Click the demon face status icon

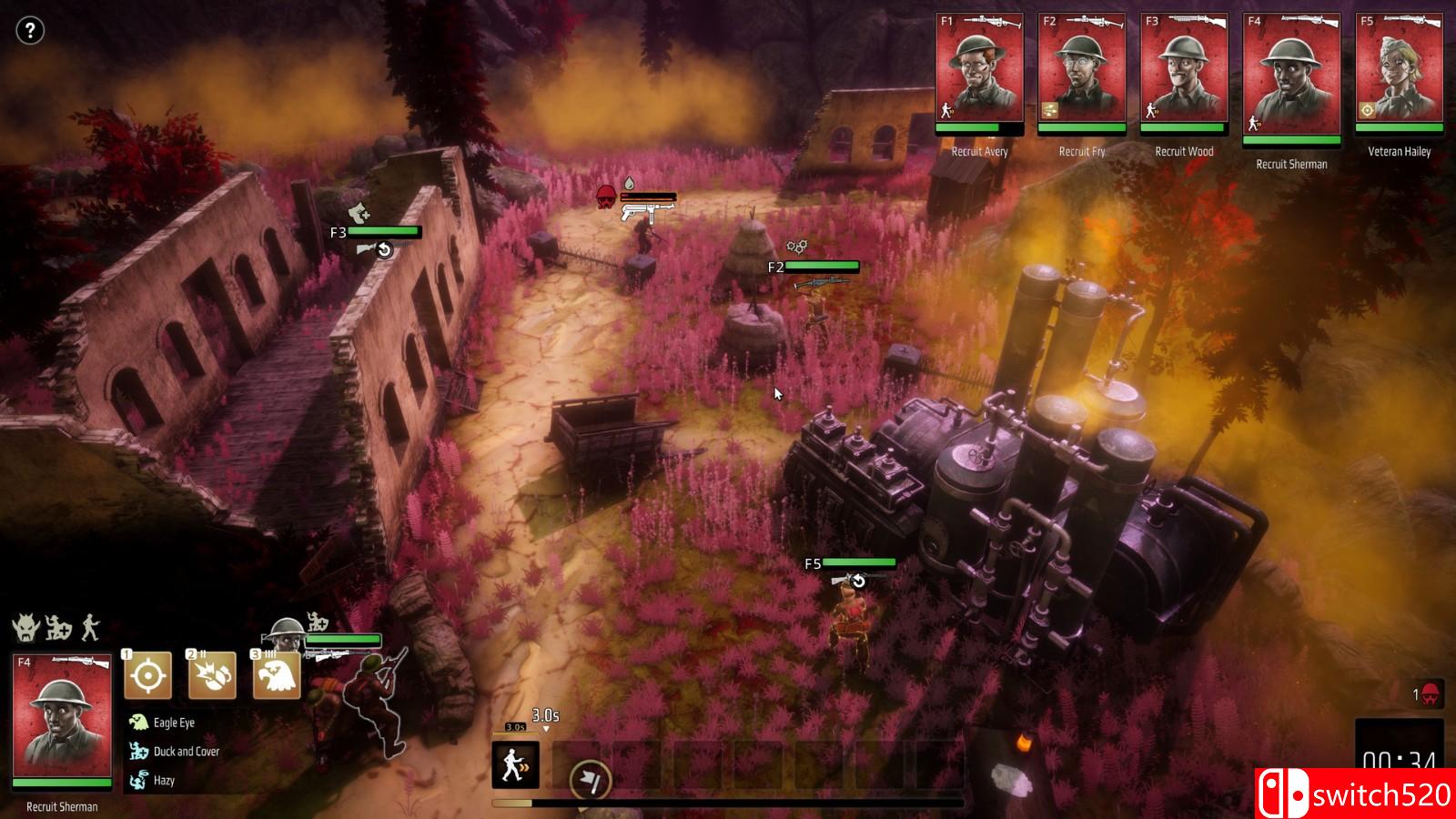tap(24, 627)
